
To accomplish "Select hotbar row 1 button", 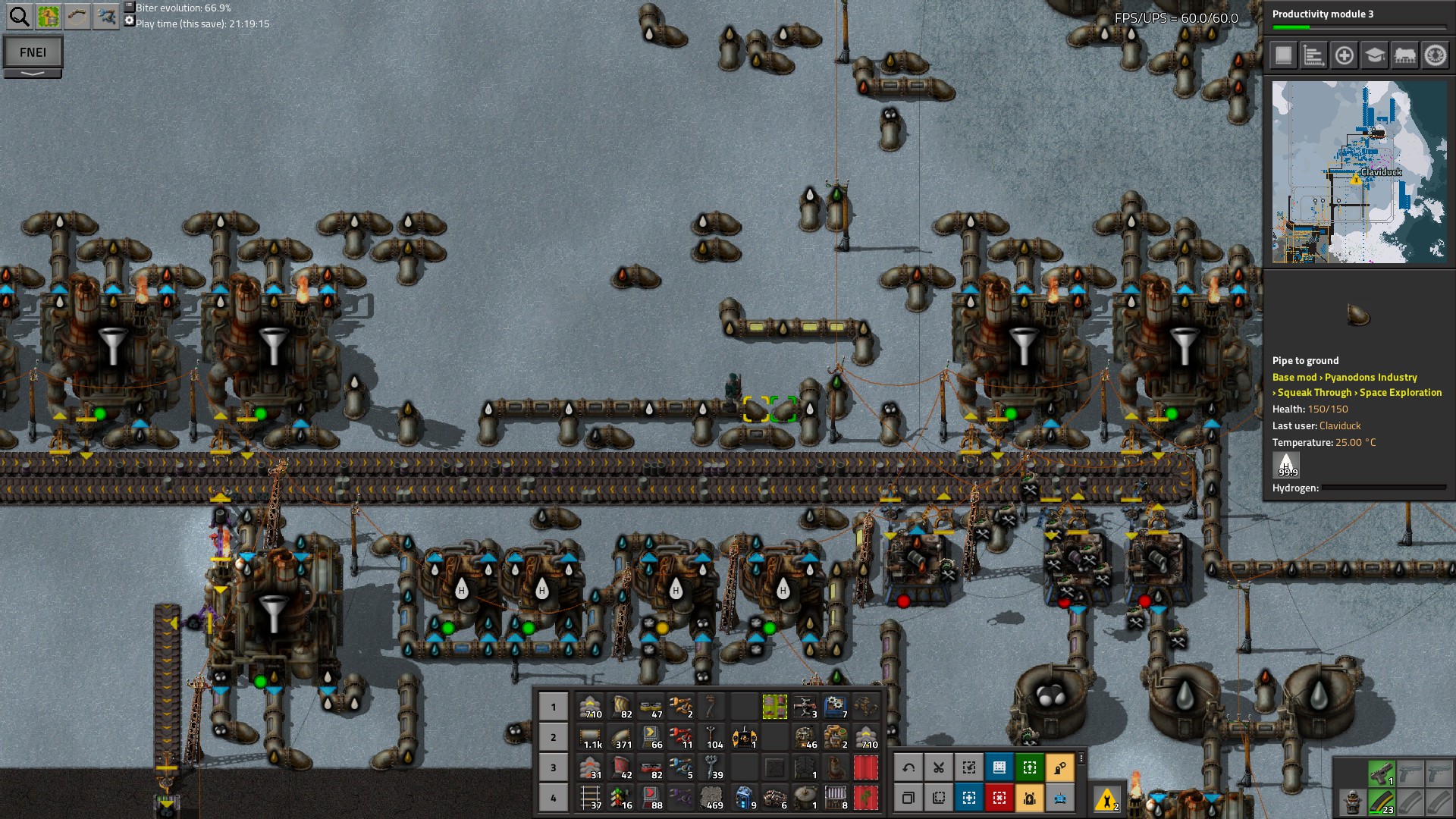I will tap(553, 707).
